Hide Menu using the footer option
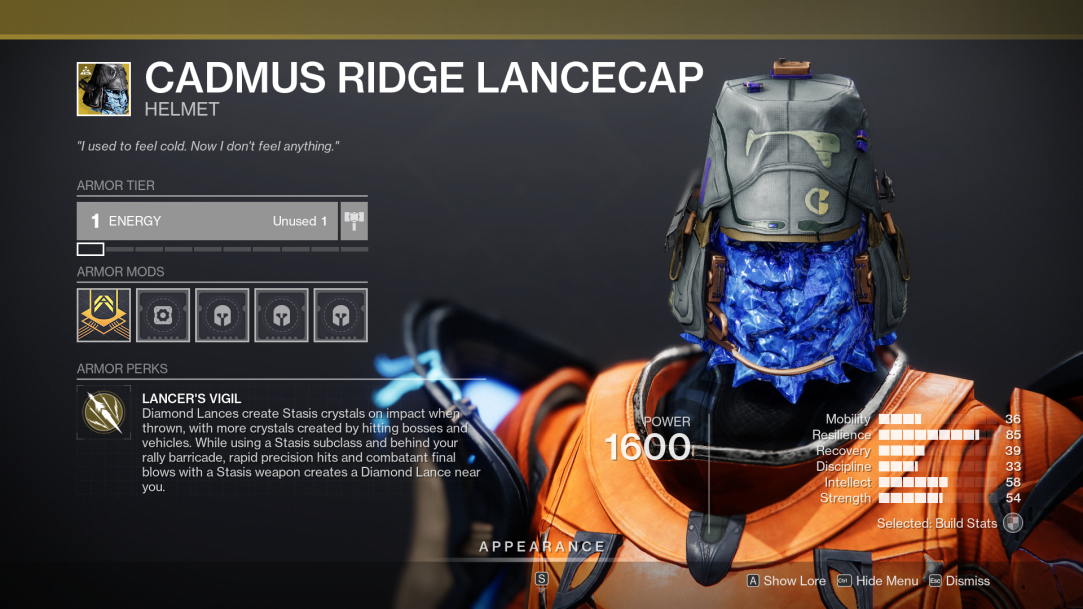 [877, 581]
